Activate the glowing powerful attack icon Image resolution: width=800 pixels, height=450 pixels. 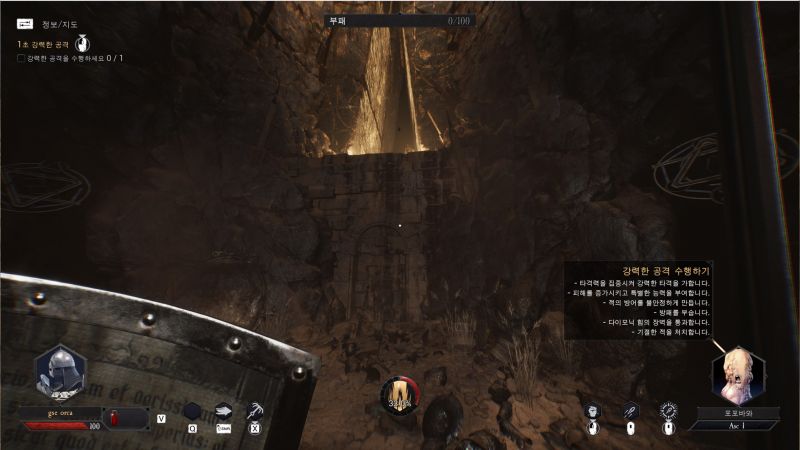pos(668,411)
